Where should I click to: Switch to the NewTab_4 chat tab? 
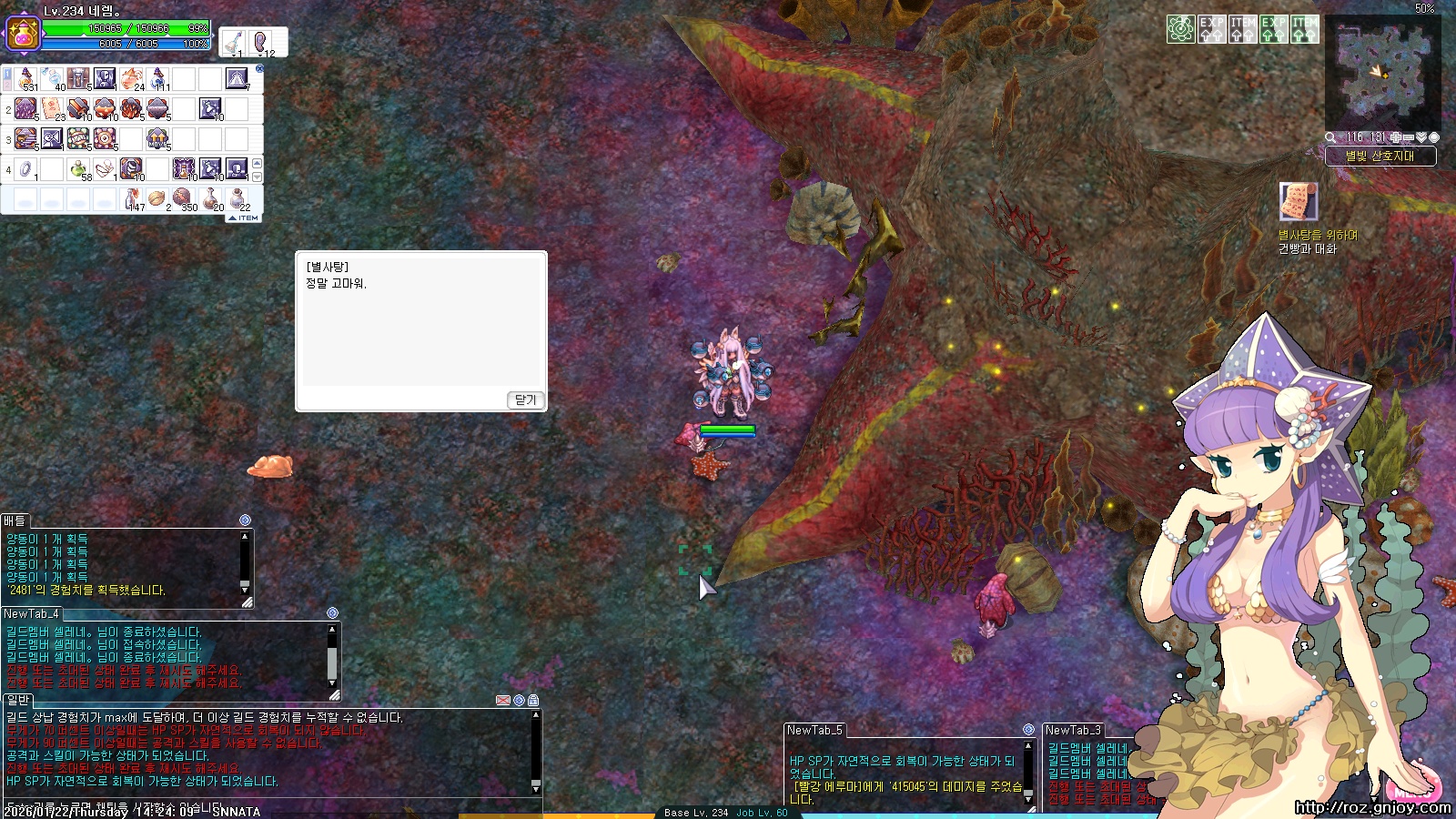tap(31, 613)
